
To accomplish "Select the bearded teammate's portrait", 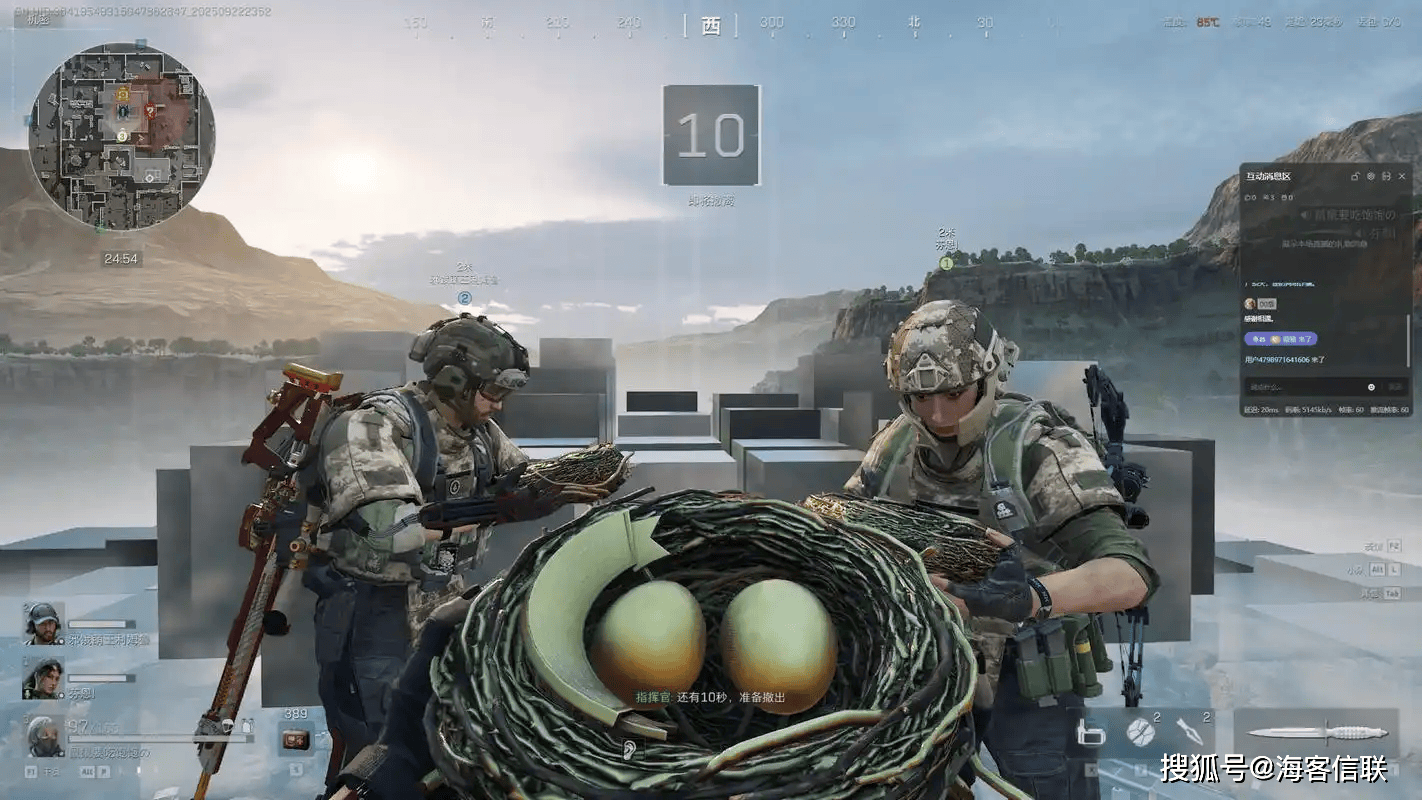I will 43,622.
